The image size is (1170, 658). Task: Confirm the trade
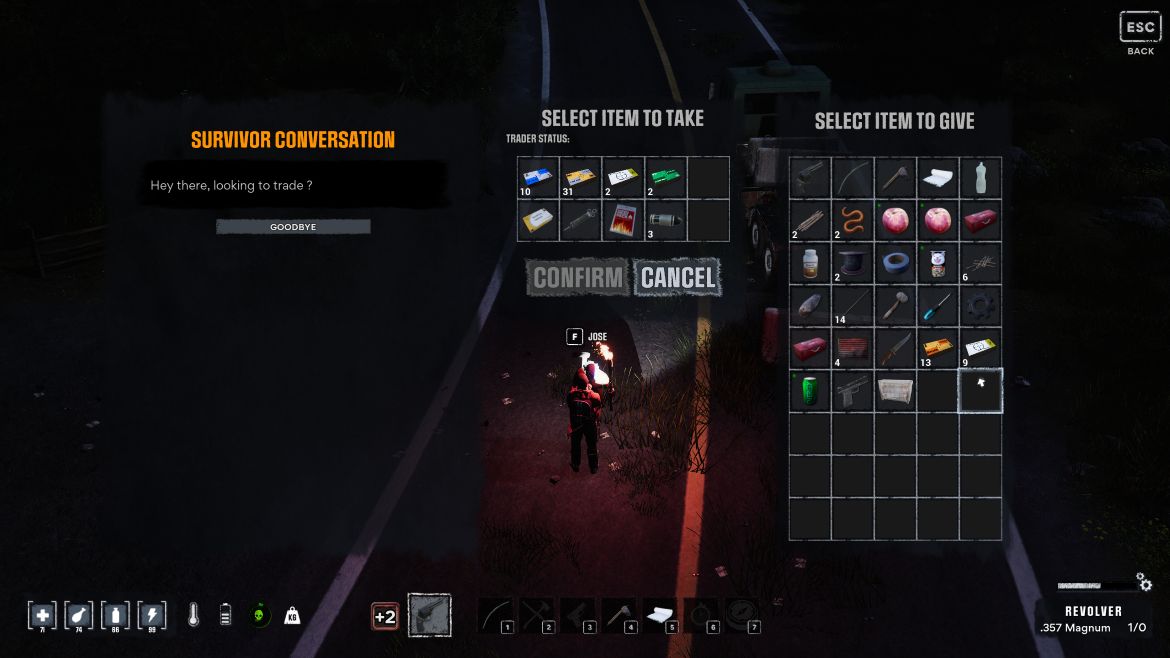pyautogui.click(x=578, y=278)
